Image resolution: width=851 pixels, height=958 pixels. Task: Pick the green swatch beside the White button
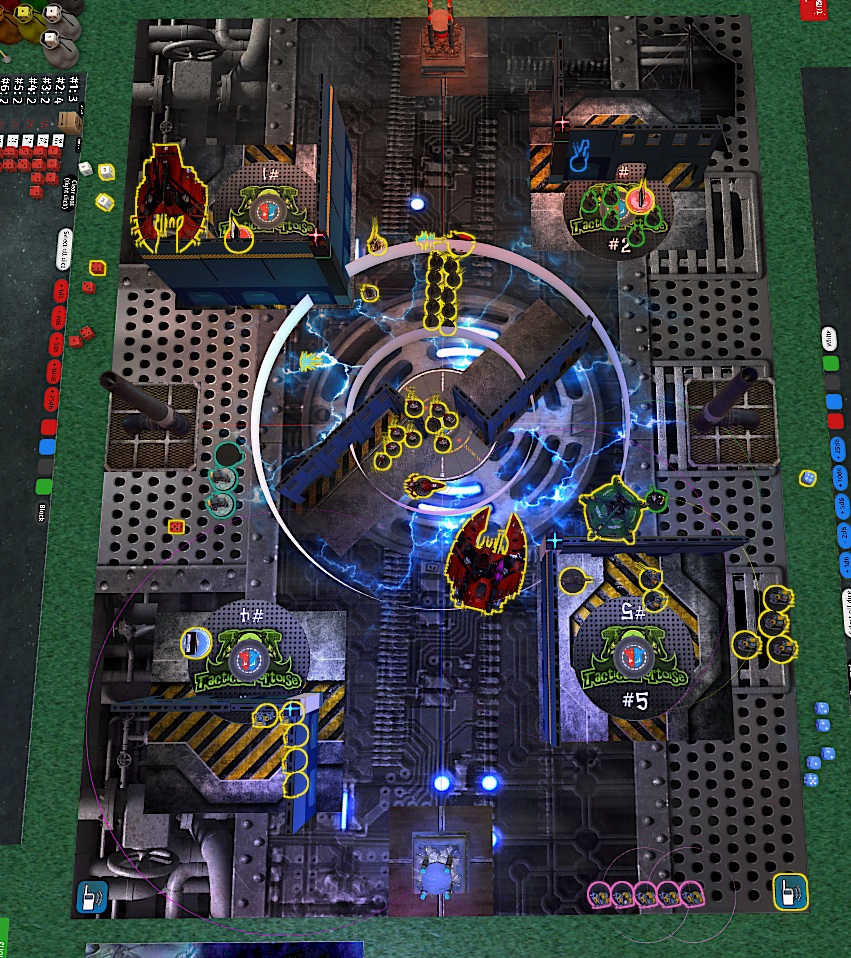point(829,364)
